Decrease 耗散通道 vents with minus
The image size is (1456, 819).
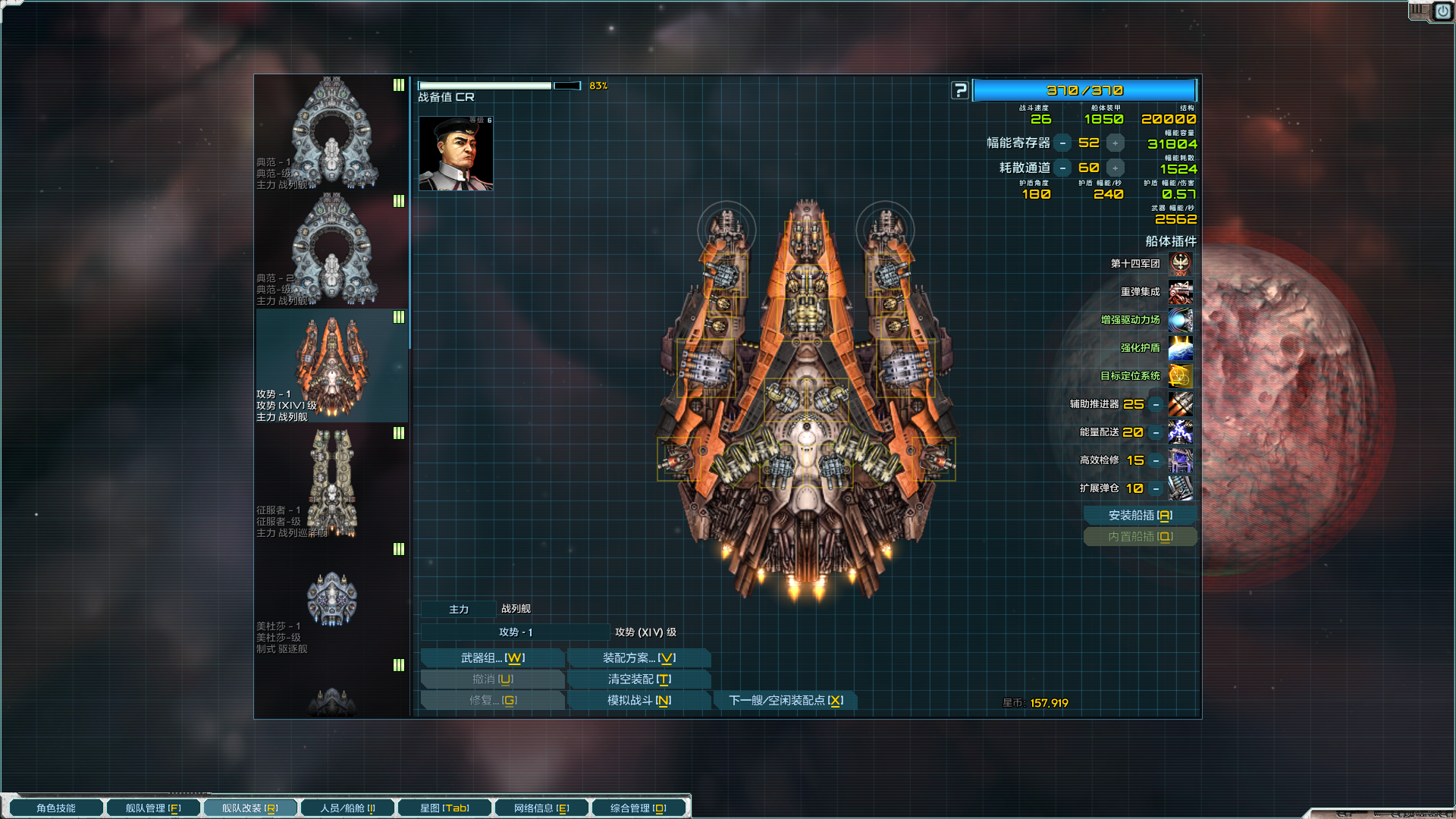point(1063,168)
